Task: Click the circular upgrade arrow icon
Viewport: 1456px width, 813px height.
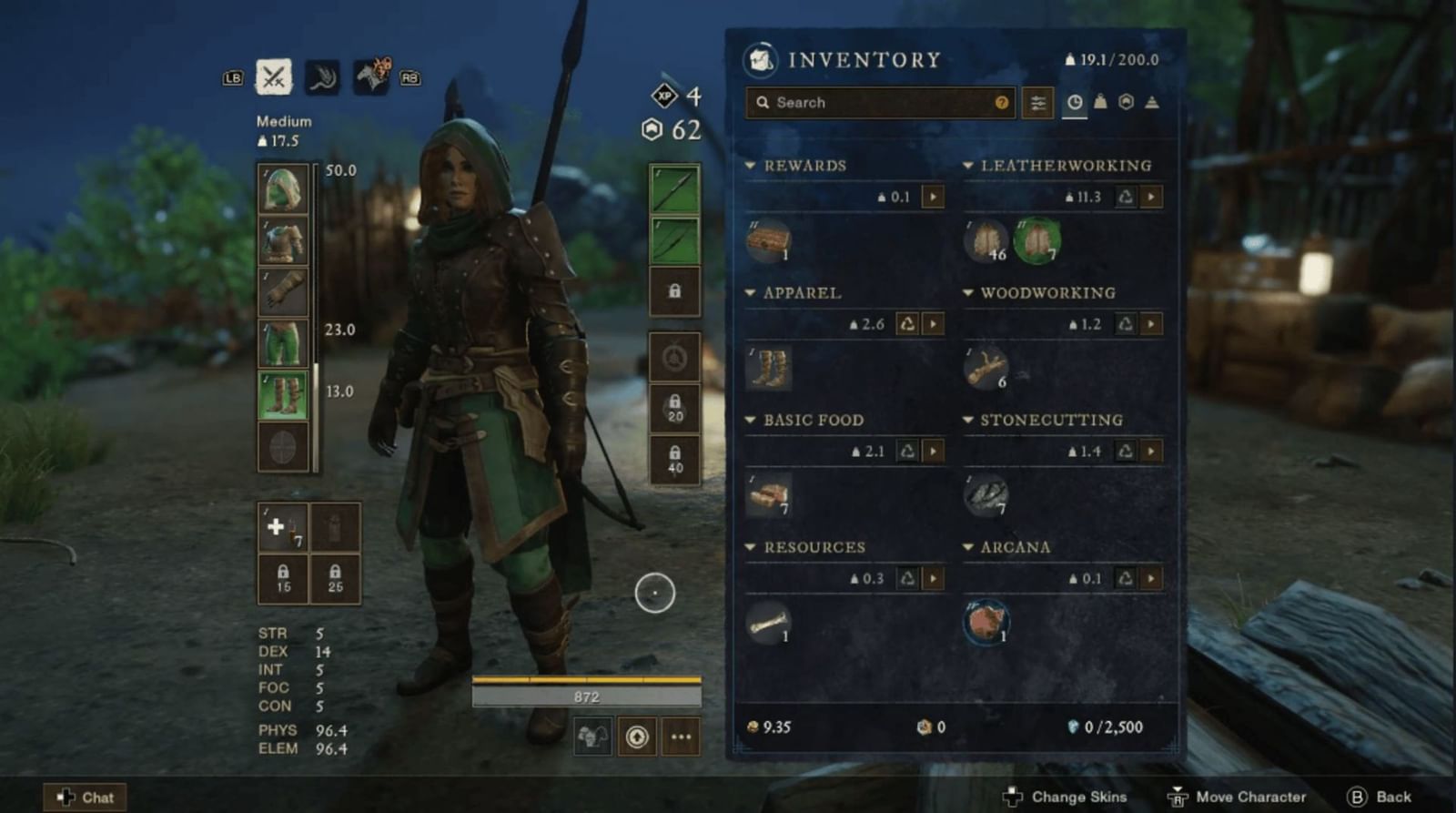Action: tap(637, 737)
